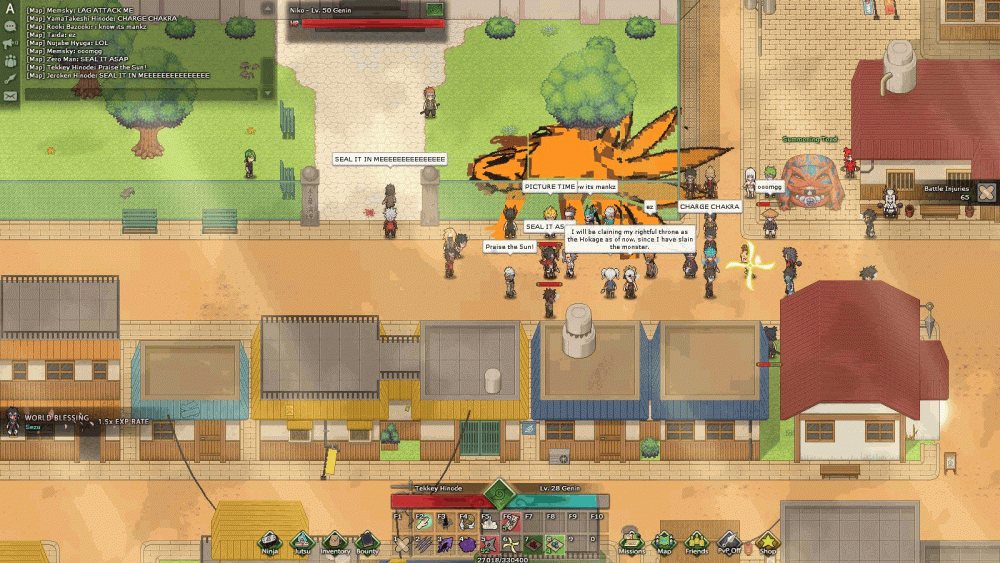Open the Friends list
The image size is (1000, 563).
pos(696,541)
